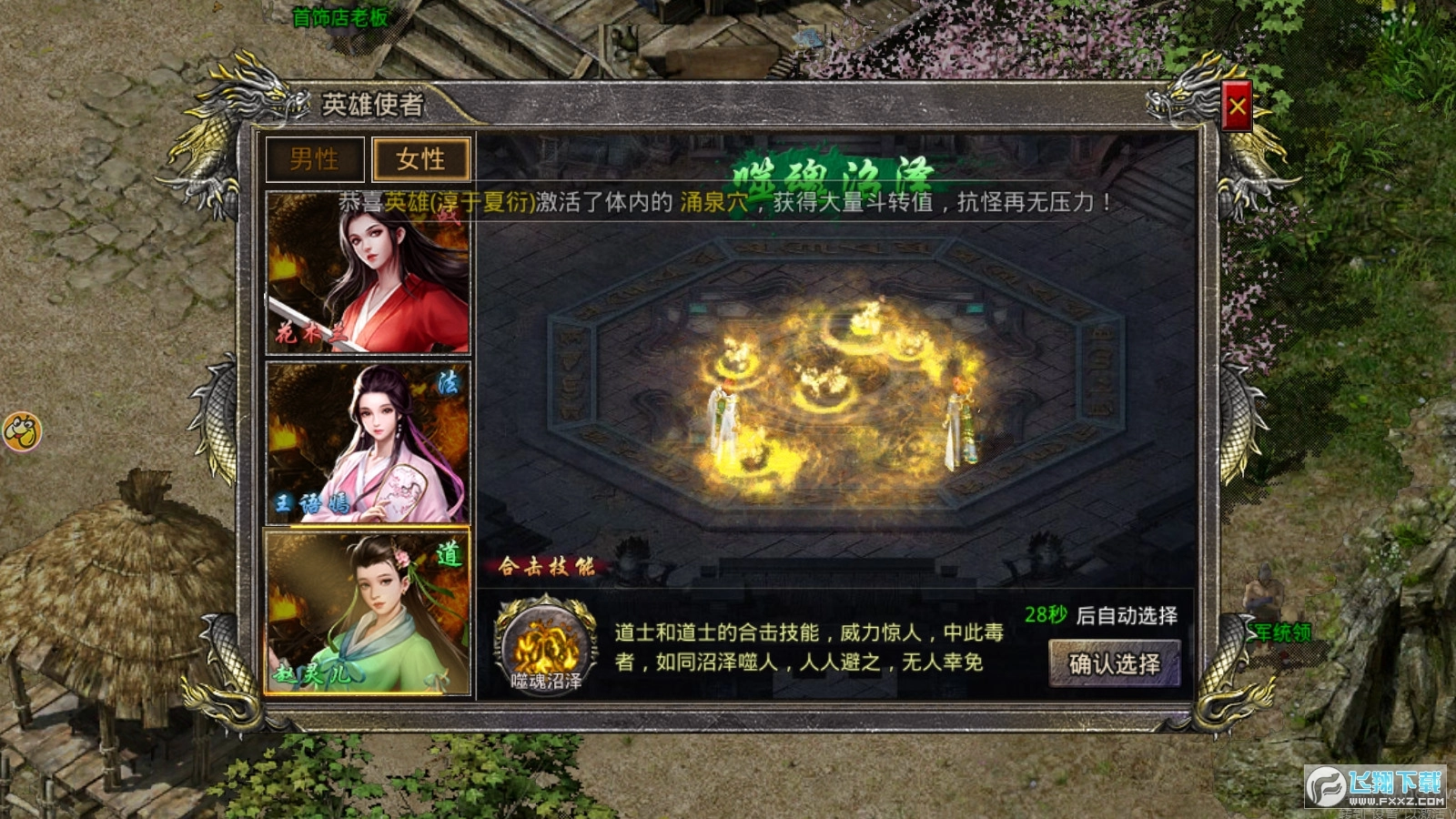The width and height of the screenshot is (1456, 819).
Task: Click the 首饰店老板 NPC label
Action: [x=341, y=15]
